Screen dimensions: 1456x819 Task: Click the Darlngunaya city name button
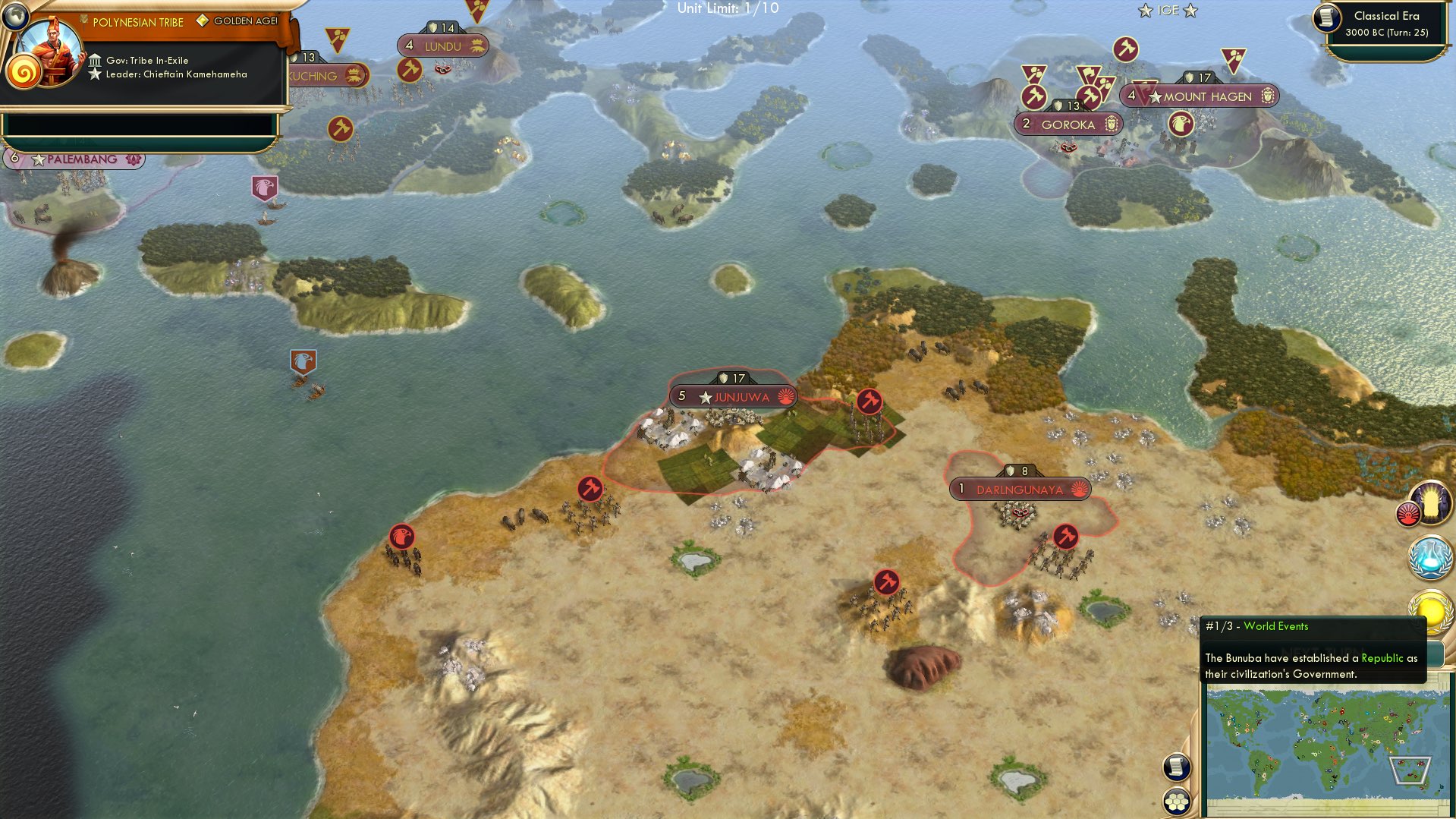pyautogui.click(x=1020, y=490)
